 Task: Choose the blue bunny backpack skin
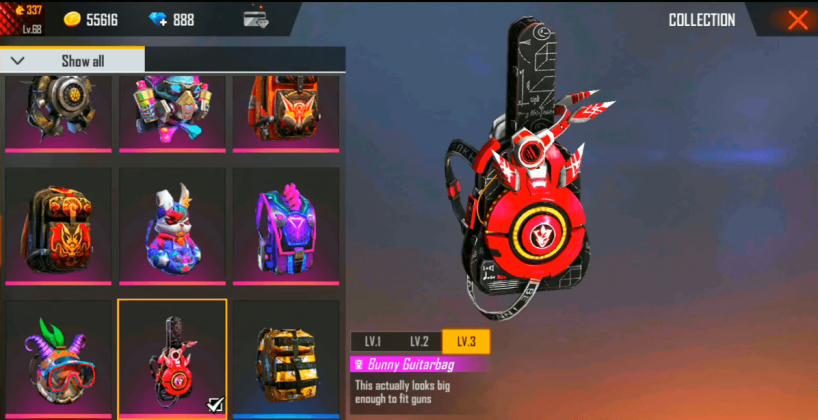tap(172, 226)
